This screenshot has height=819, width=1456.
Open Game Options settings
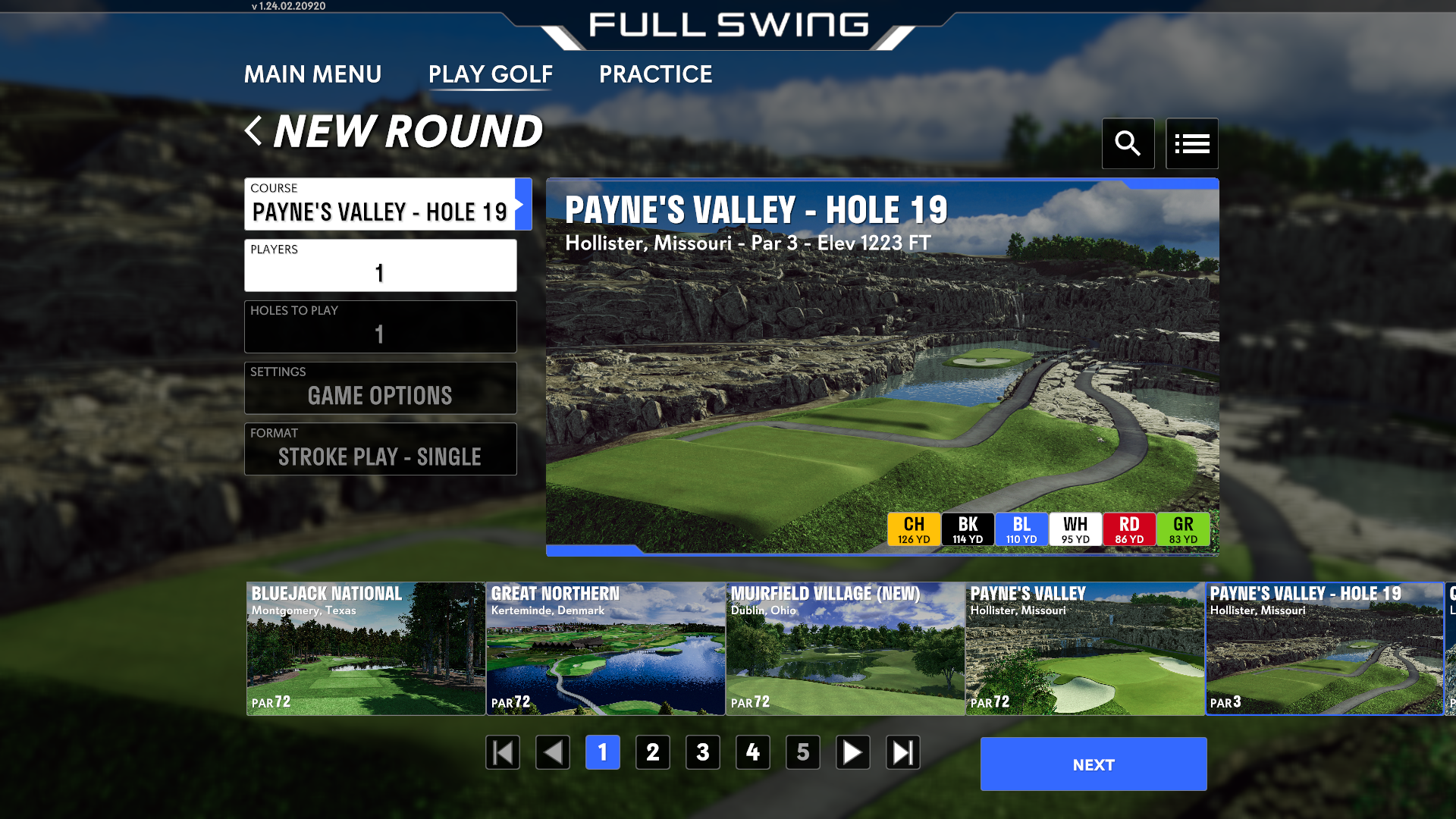point(381,388)
